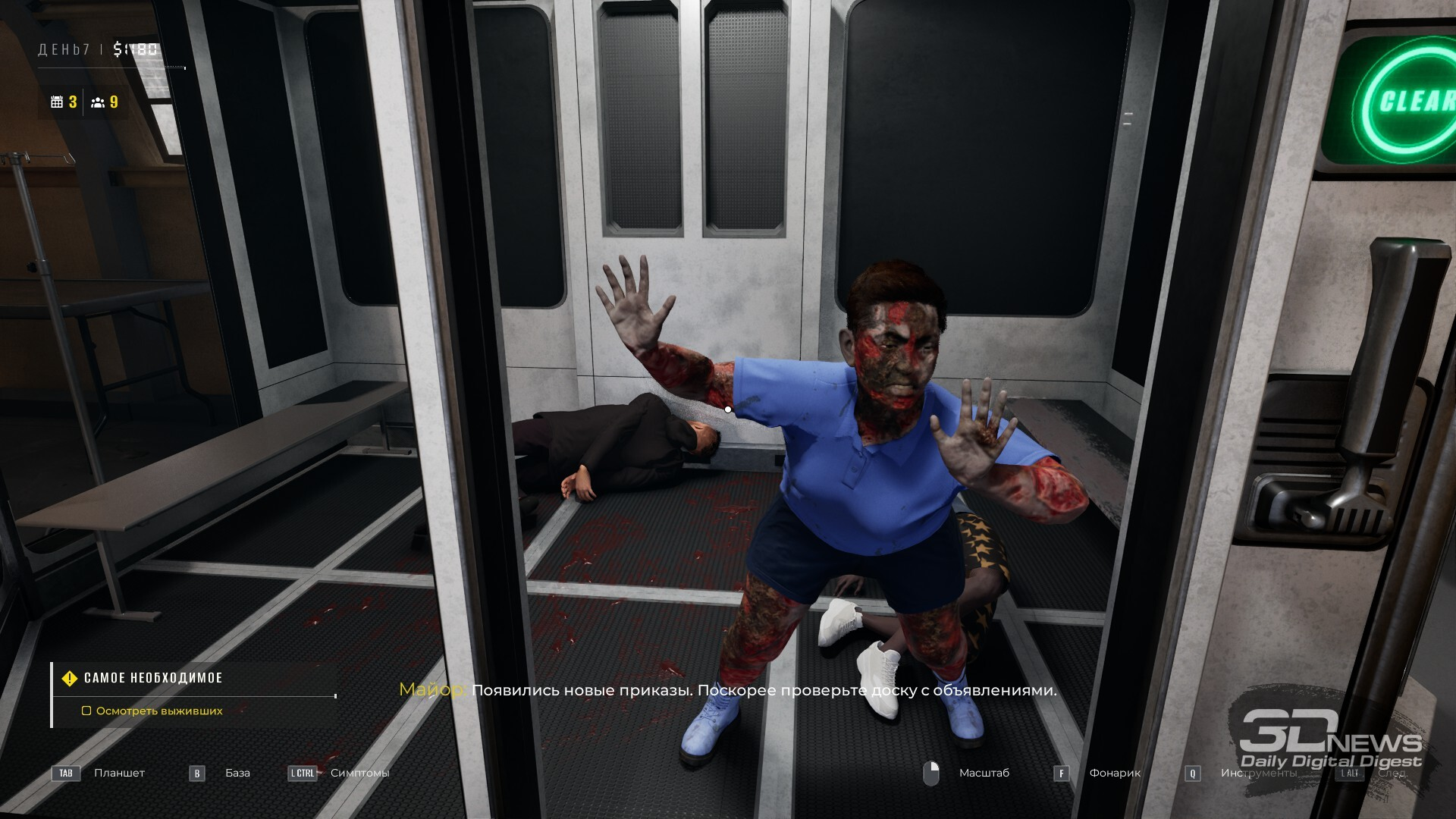The width and height of the screenshot is (1456, 819).
Task: Click the calendar icon in the HUD
Action: 57,102
